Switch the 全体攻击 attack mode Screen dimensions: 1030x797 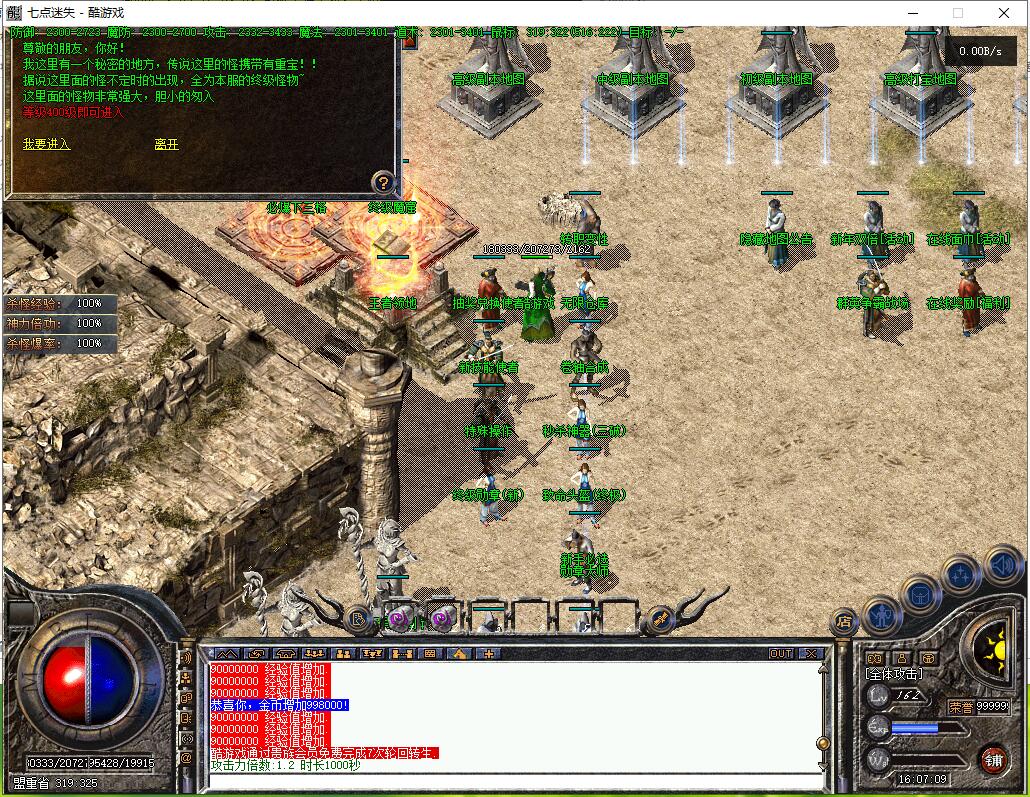tap(896, 675)
